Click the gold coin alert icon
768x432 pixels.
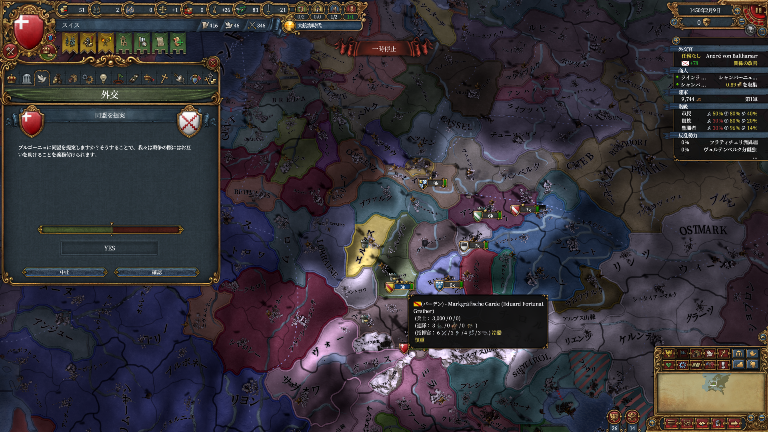290,26
